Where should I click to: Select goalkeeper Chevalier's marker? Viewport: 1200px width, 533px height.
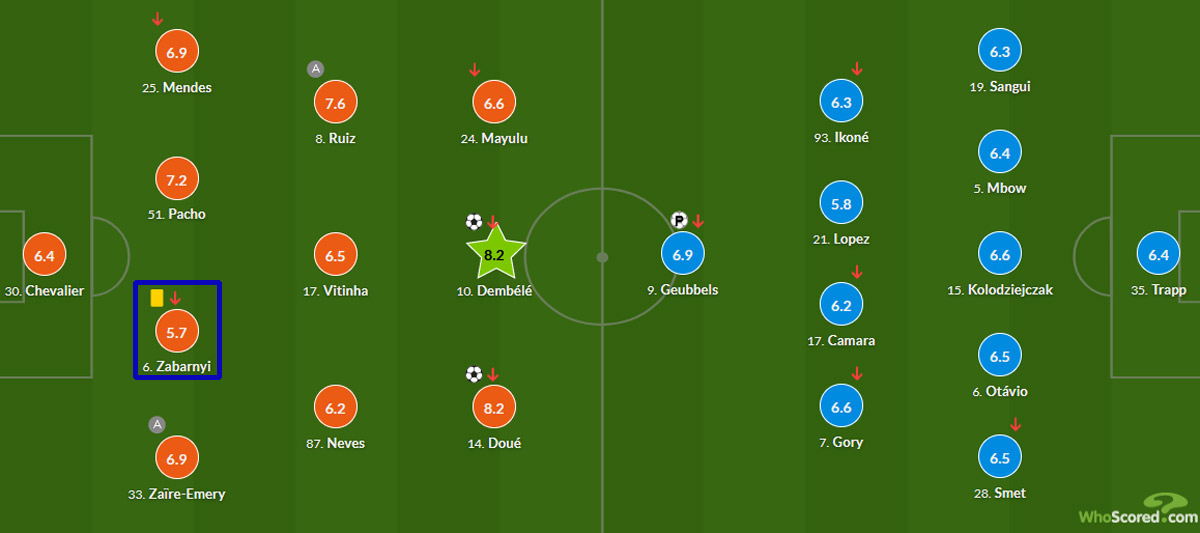44,255
